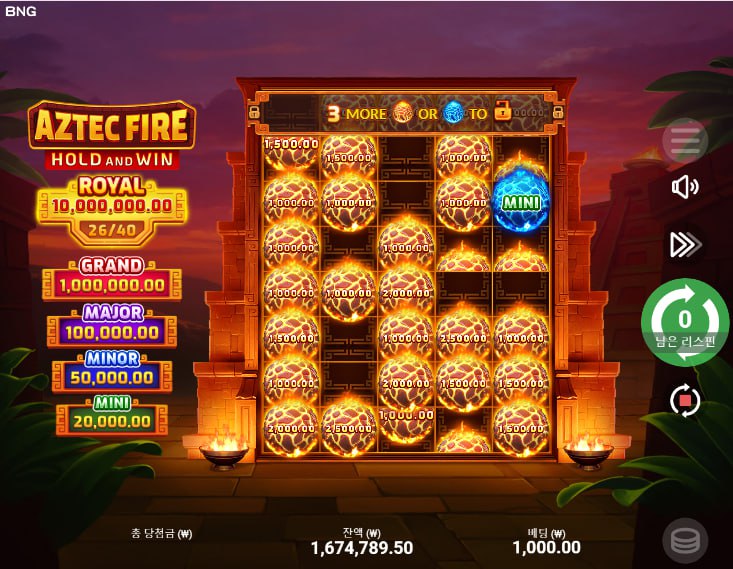Toggle the sound speaker icon

(x=685, y=187)
